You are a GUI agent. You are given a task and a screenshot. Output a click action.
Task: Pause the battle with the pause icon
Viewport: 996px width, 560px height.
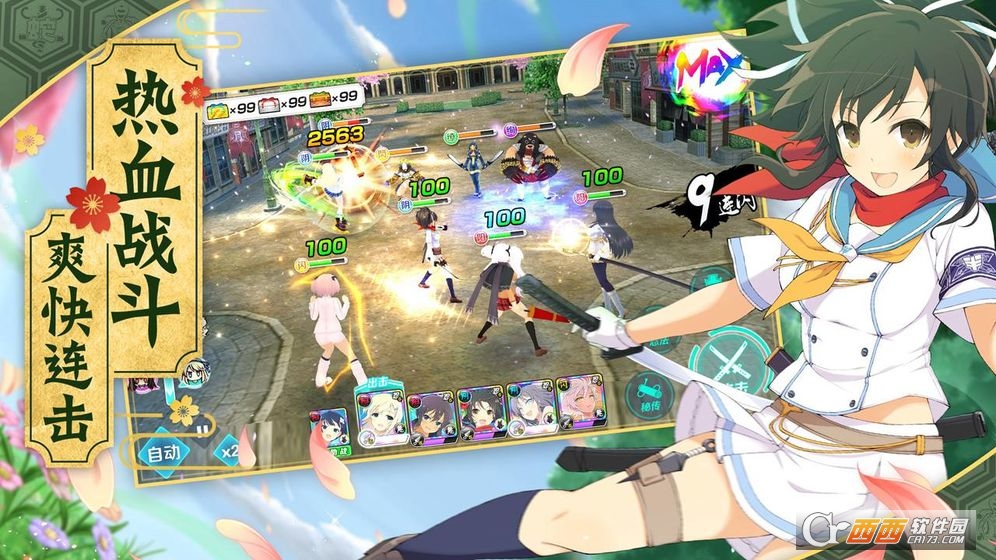pyautogui.click(x=204, y=432)
